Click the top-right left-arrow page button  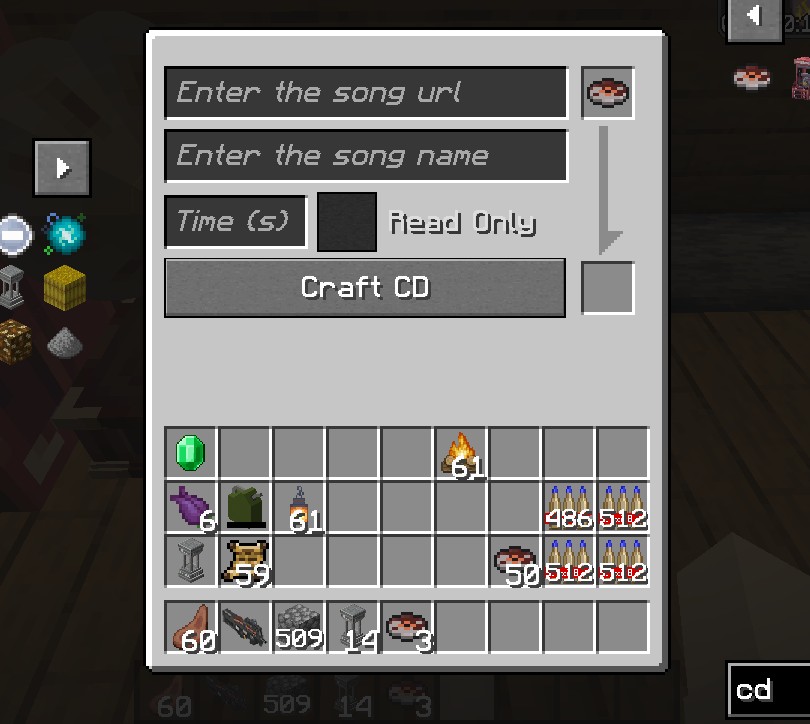click(754, 17)
